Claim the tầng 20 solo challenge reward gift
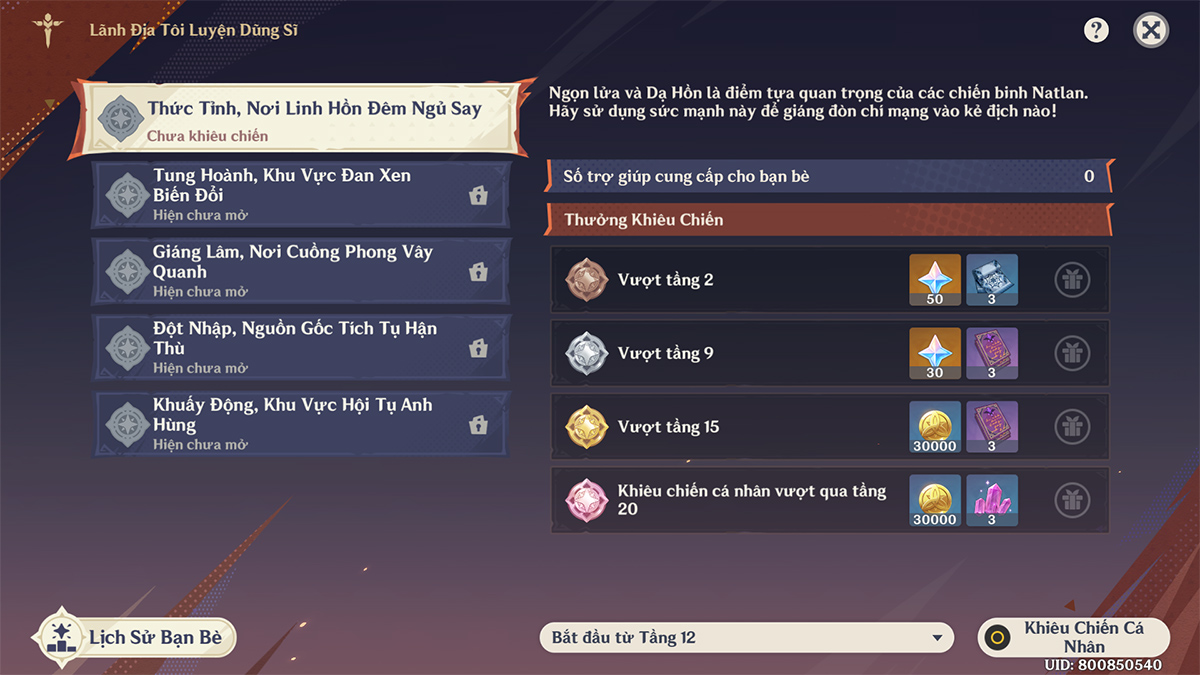Screen dimensions: 1200x675 coord(1072,500)
